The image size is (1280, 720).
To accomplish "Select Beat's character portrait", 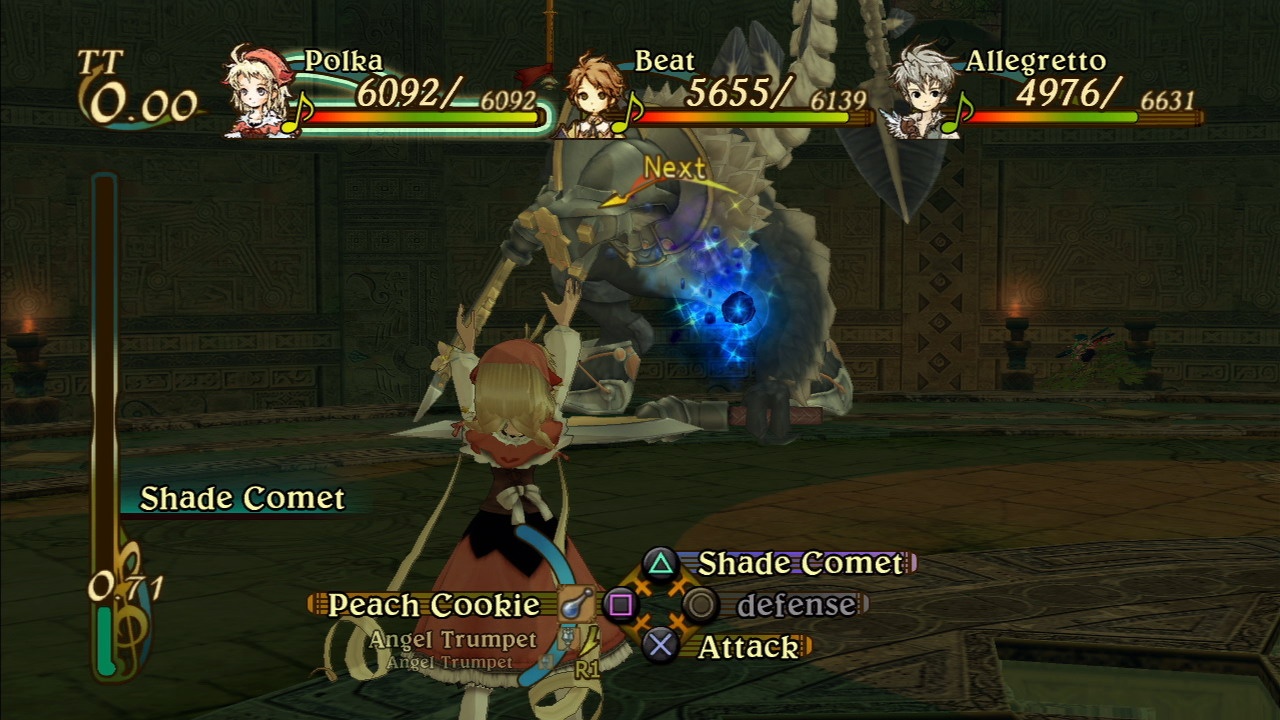I will [594, 96].
